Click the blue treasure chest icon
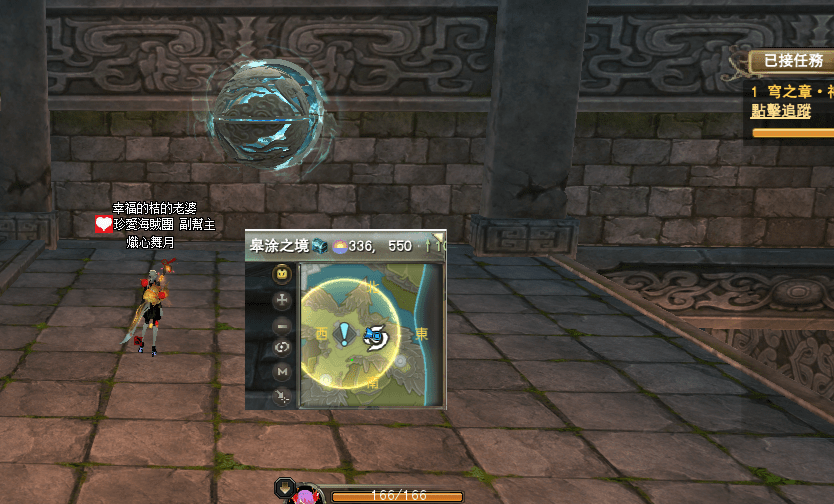Viewport: 834px width, 504px height. [x=319, y=245]
